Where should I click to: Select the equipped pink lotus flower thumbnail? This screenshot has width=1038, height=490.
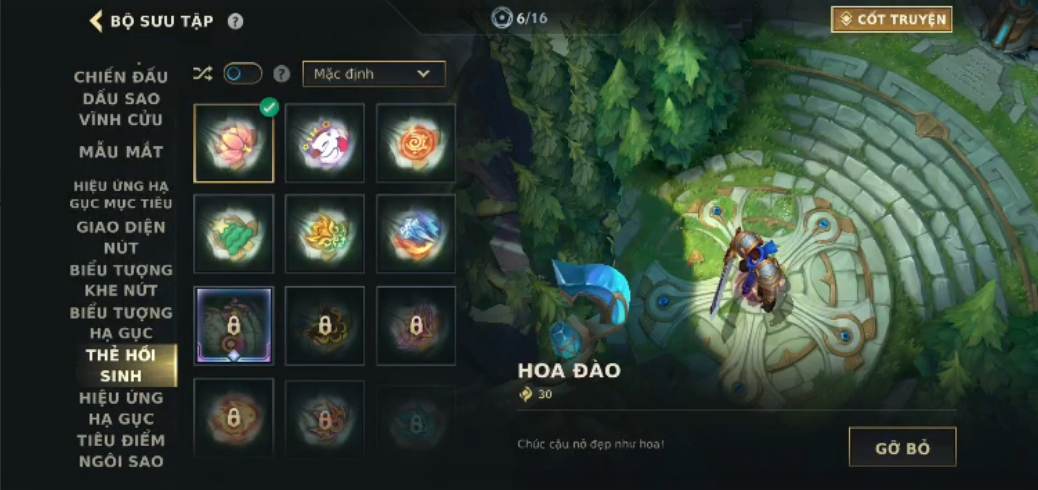(x=234, y=143)
